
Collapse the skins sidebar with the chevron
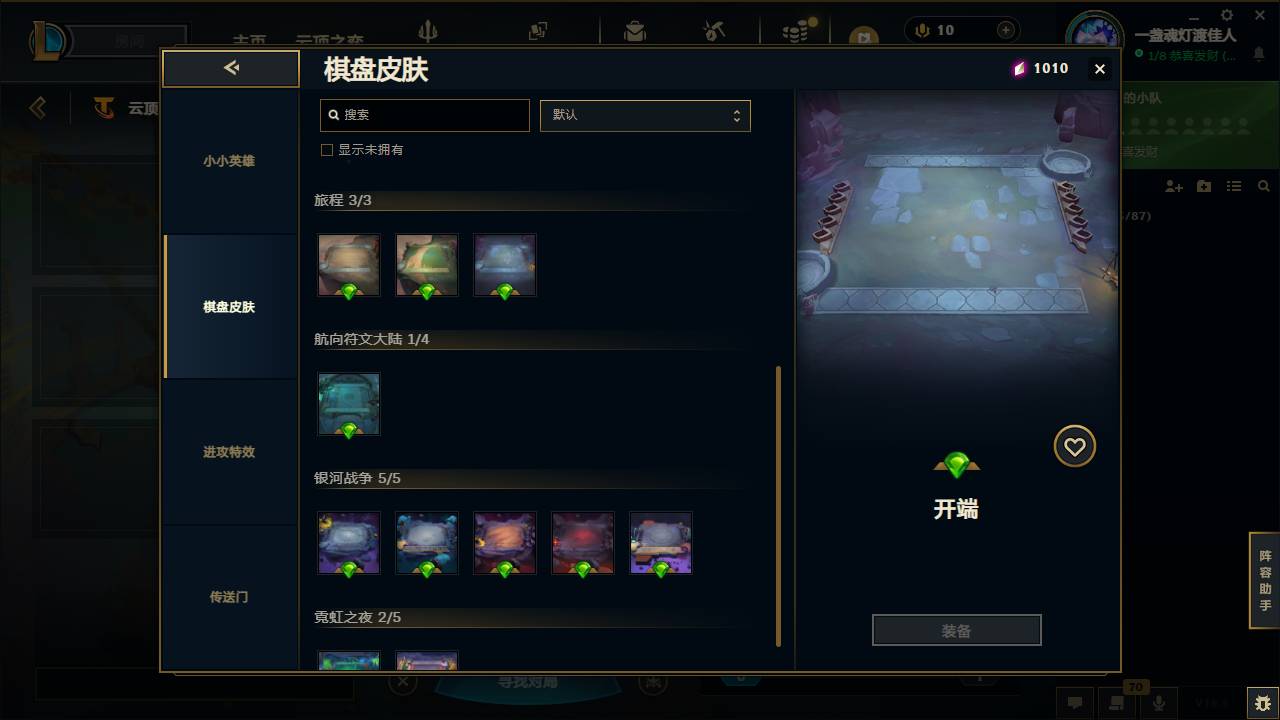[x=230, y=68]
